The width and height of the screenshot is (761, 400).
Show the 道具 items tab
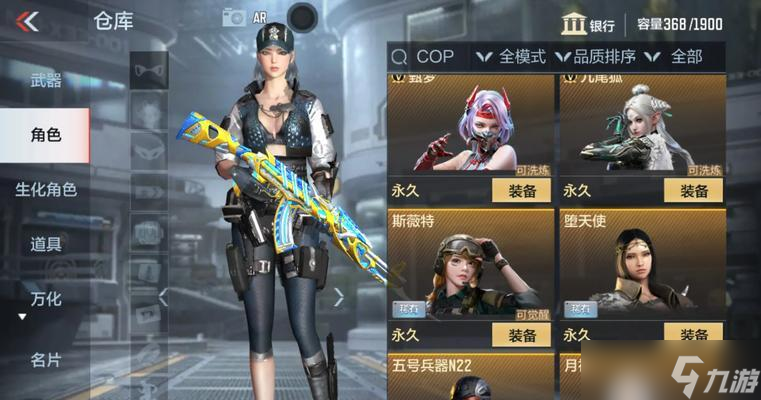[46, 244]
